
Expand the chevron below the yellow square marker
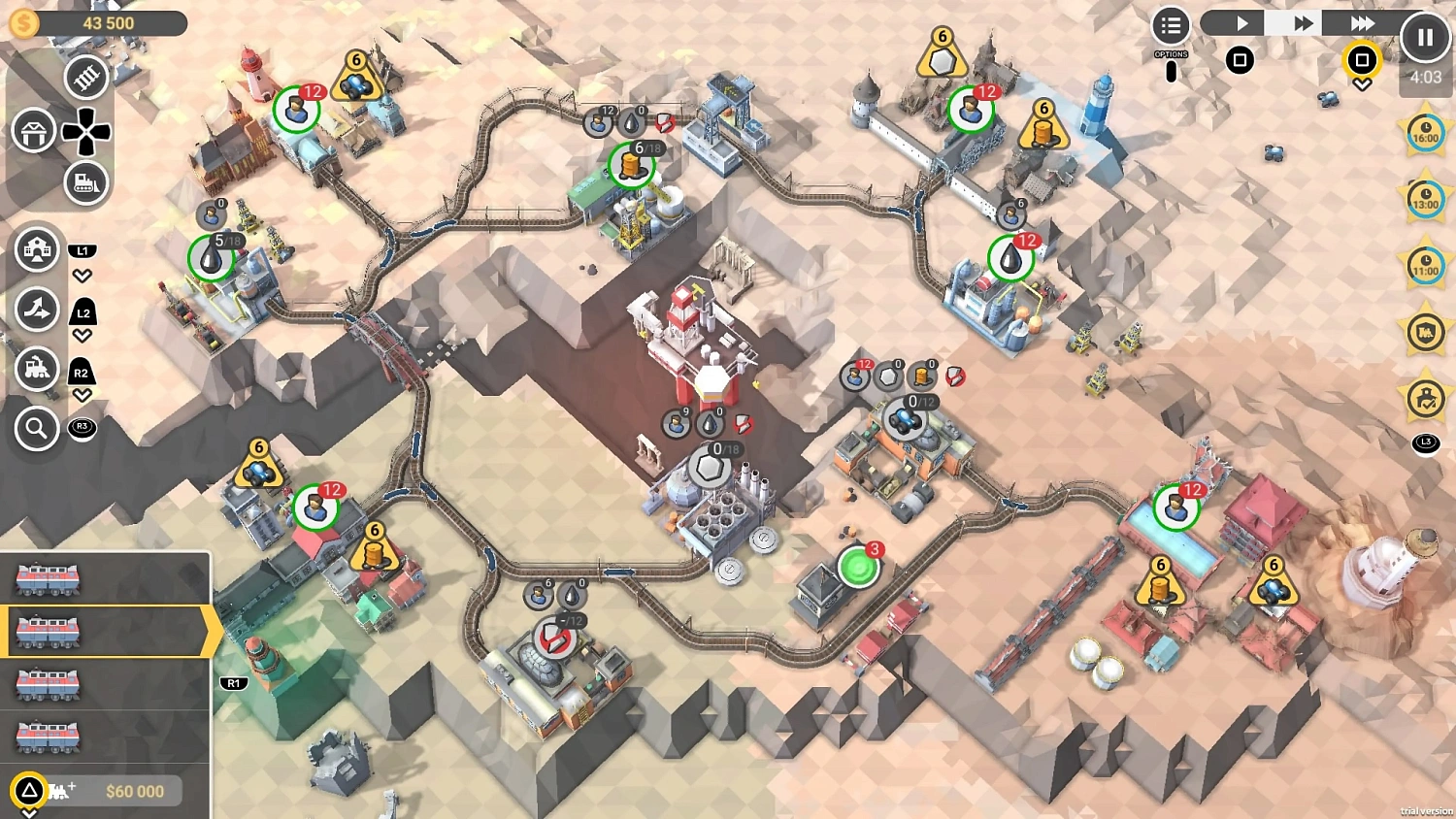pos(1362,84)
